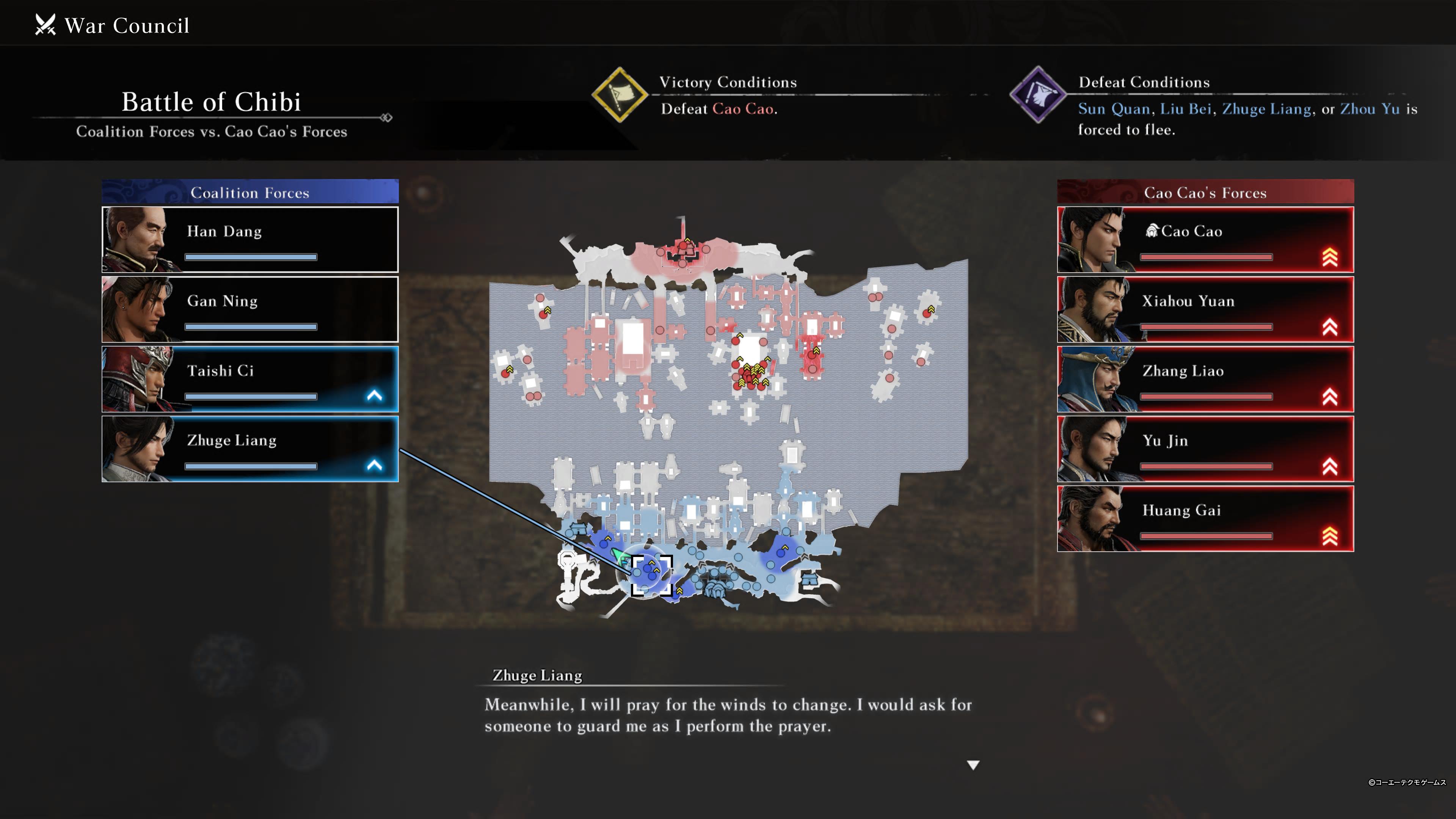Choose the Gan Ning officer row

[250, 309]
